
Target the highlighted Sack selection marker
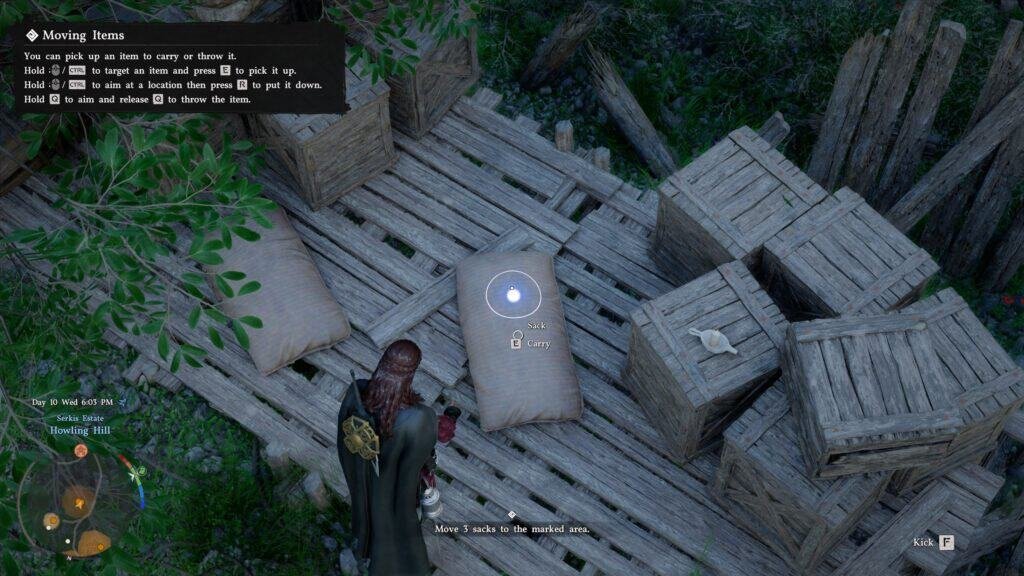513,293
